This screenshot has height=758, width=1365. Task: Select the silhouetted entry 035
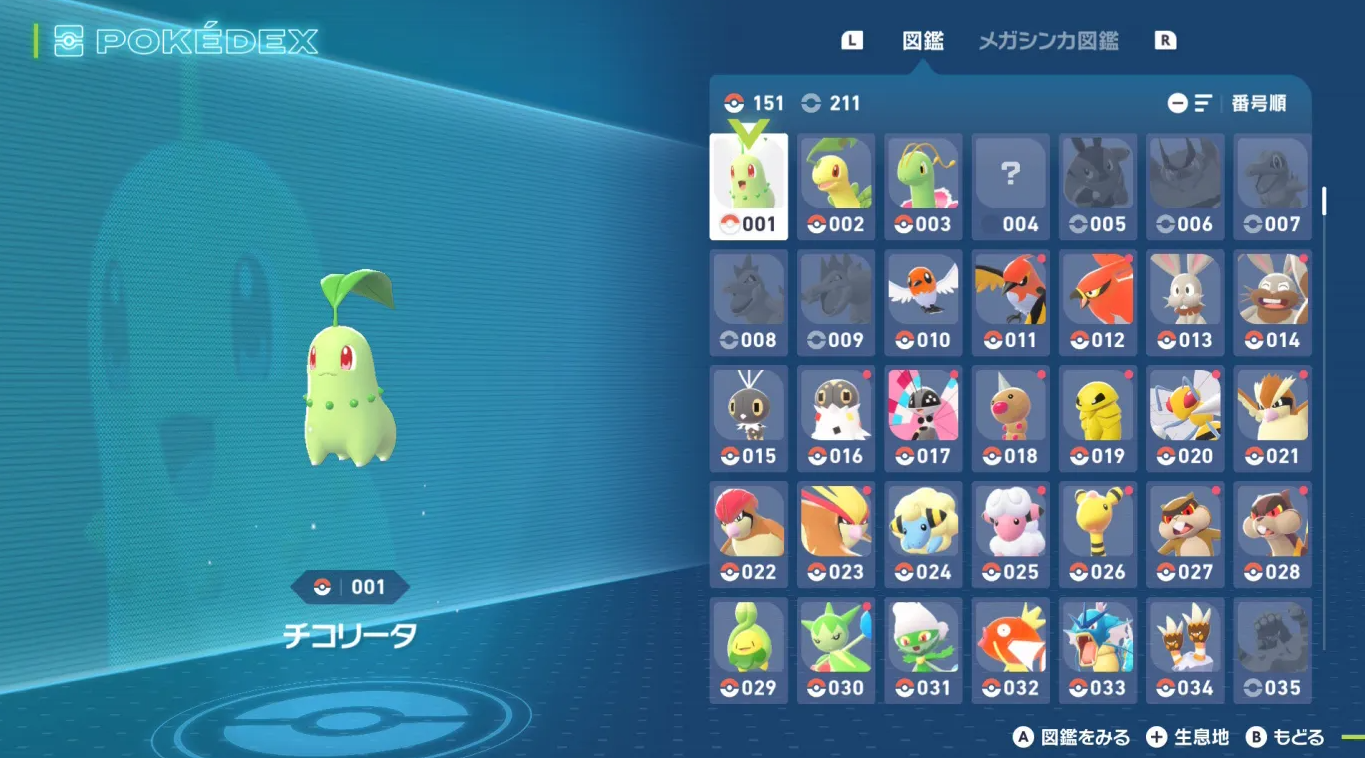(1271, 651)
